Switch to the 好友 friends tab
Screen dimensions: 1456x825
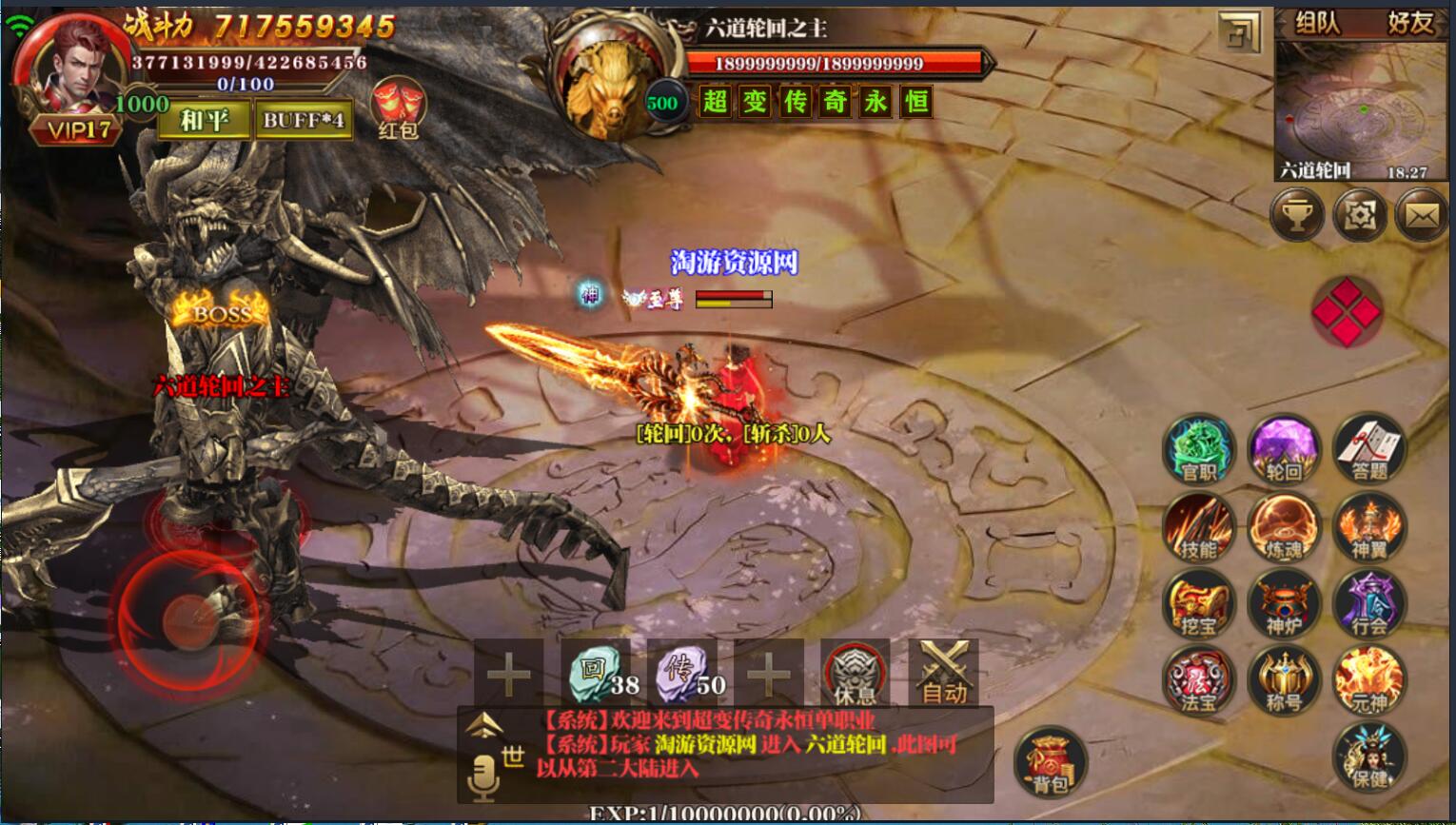(1409, 23)
